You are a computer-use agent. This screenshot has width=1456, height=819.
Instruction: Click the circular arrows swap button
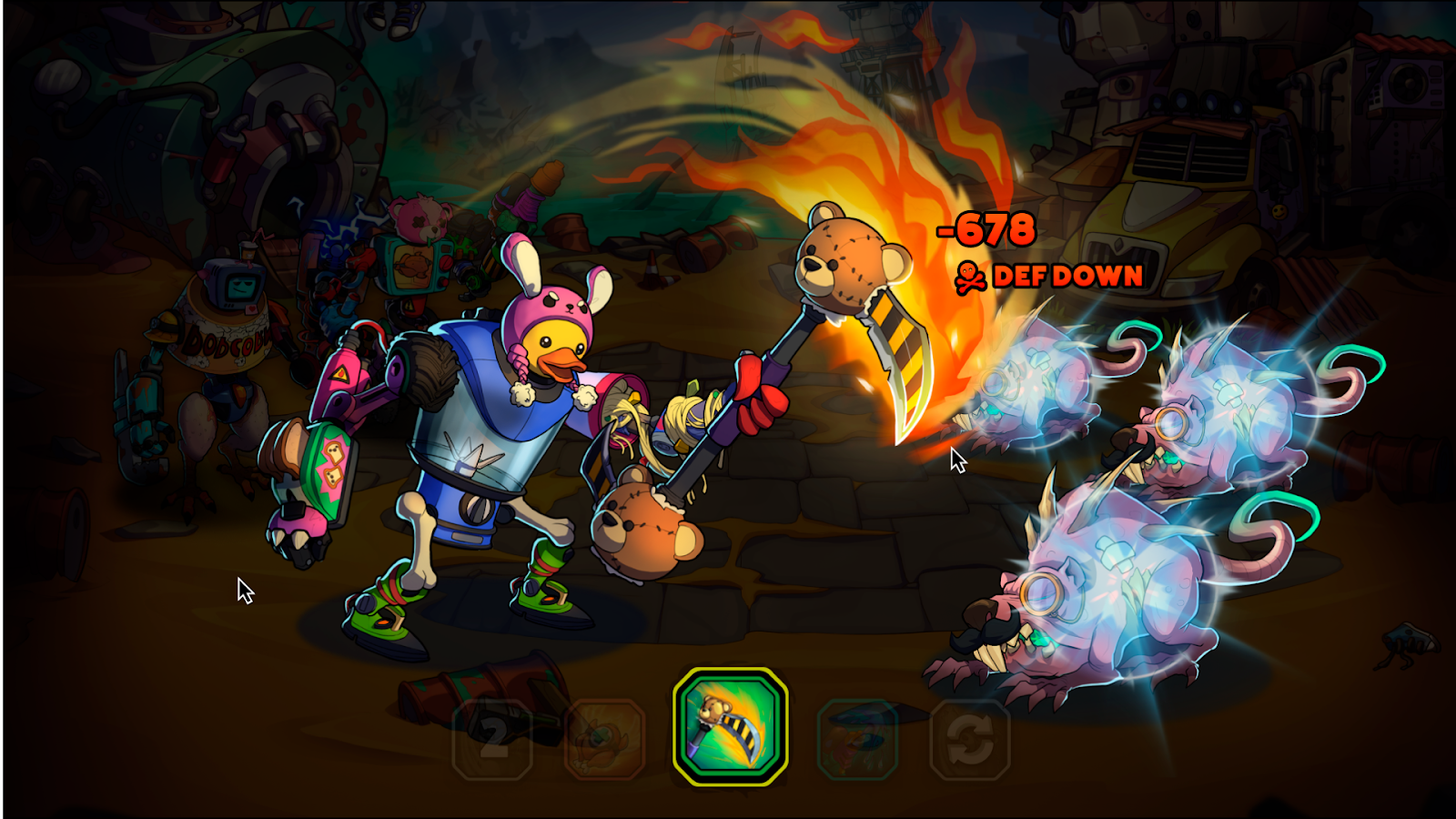coord(970,739)
